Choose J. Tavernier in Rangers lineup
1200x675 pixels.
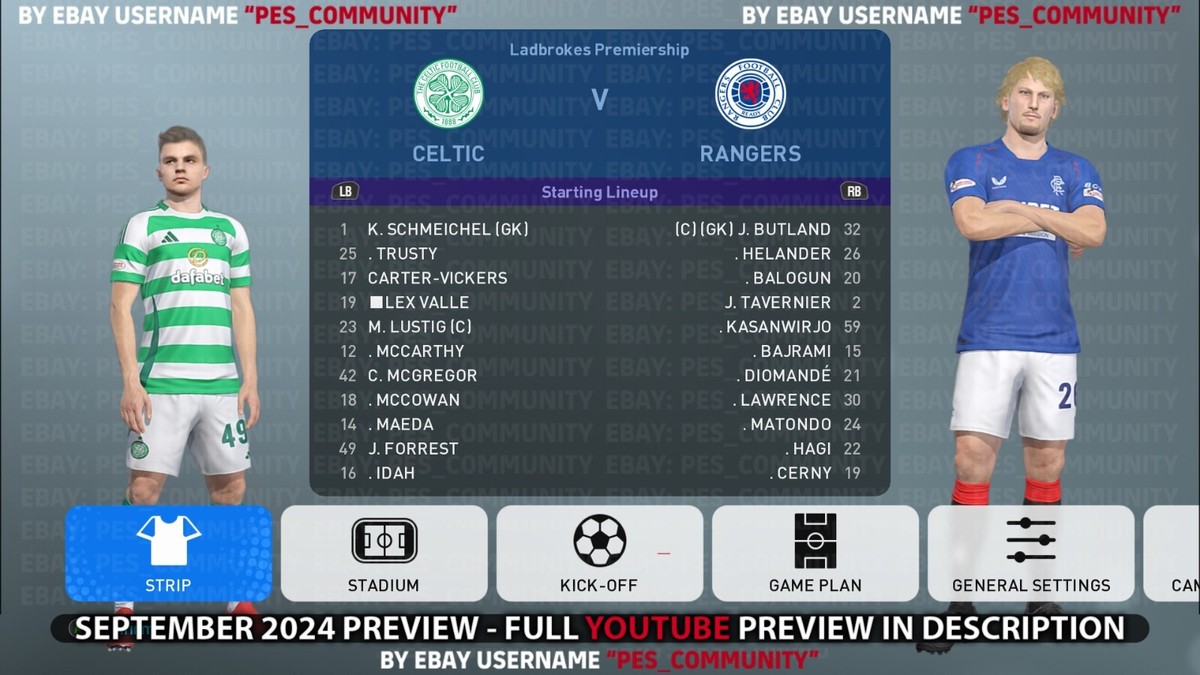pos(778,302)
